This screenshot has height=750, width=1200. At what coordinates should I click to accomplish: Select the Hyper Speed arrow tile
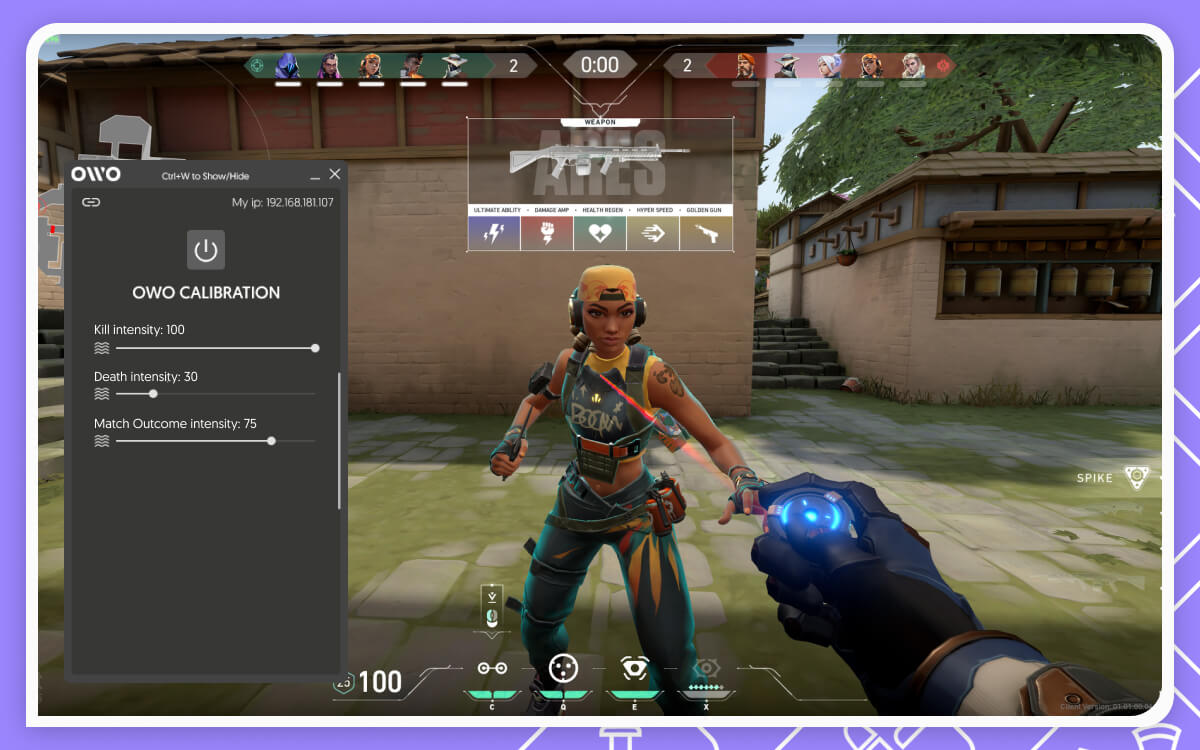(653, 233)
